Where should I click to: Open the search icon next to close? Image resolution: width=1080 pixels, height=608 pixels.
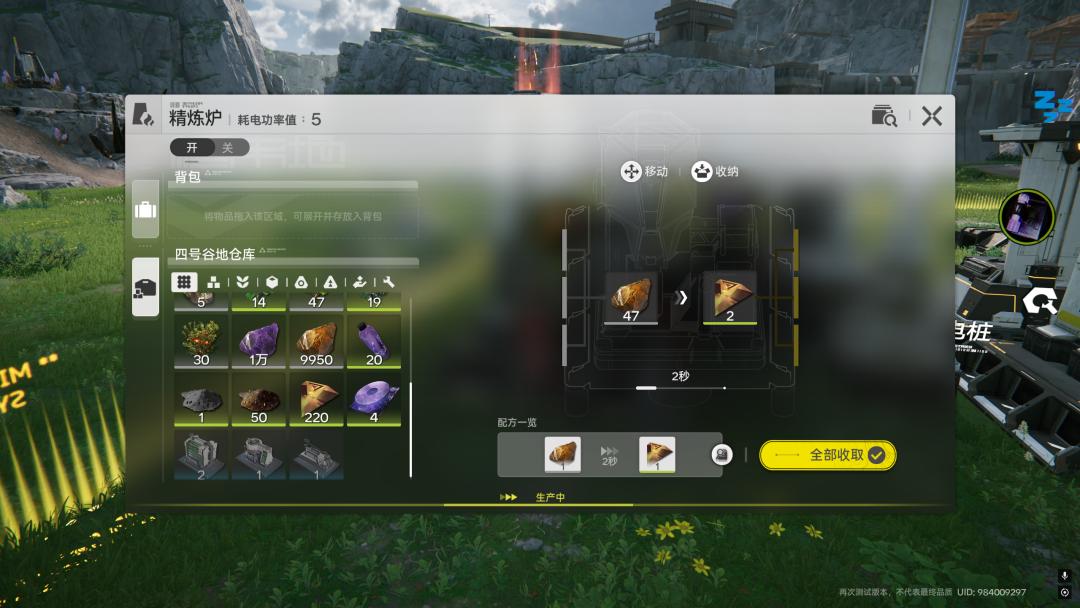(x=884, y=116)
